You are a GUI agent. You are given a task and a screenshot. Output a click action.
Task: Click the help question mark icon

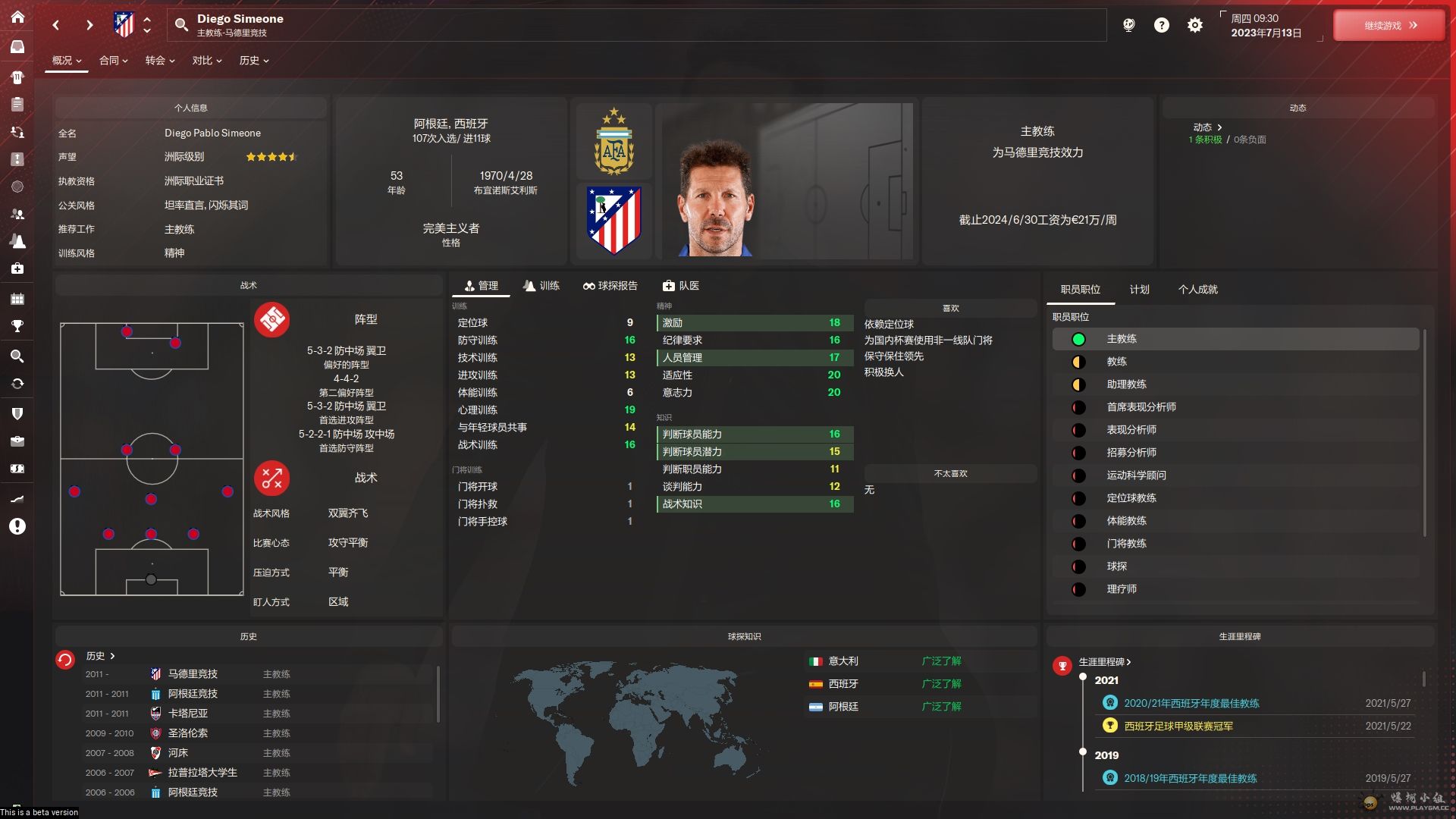tap(1162, 26)
